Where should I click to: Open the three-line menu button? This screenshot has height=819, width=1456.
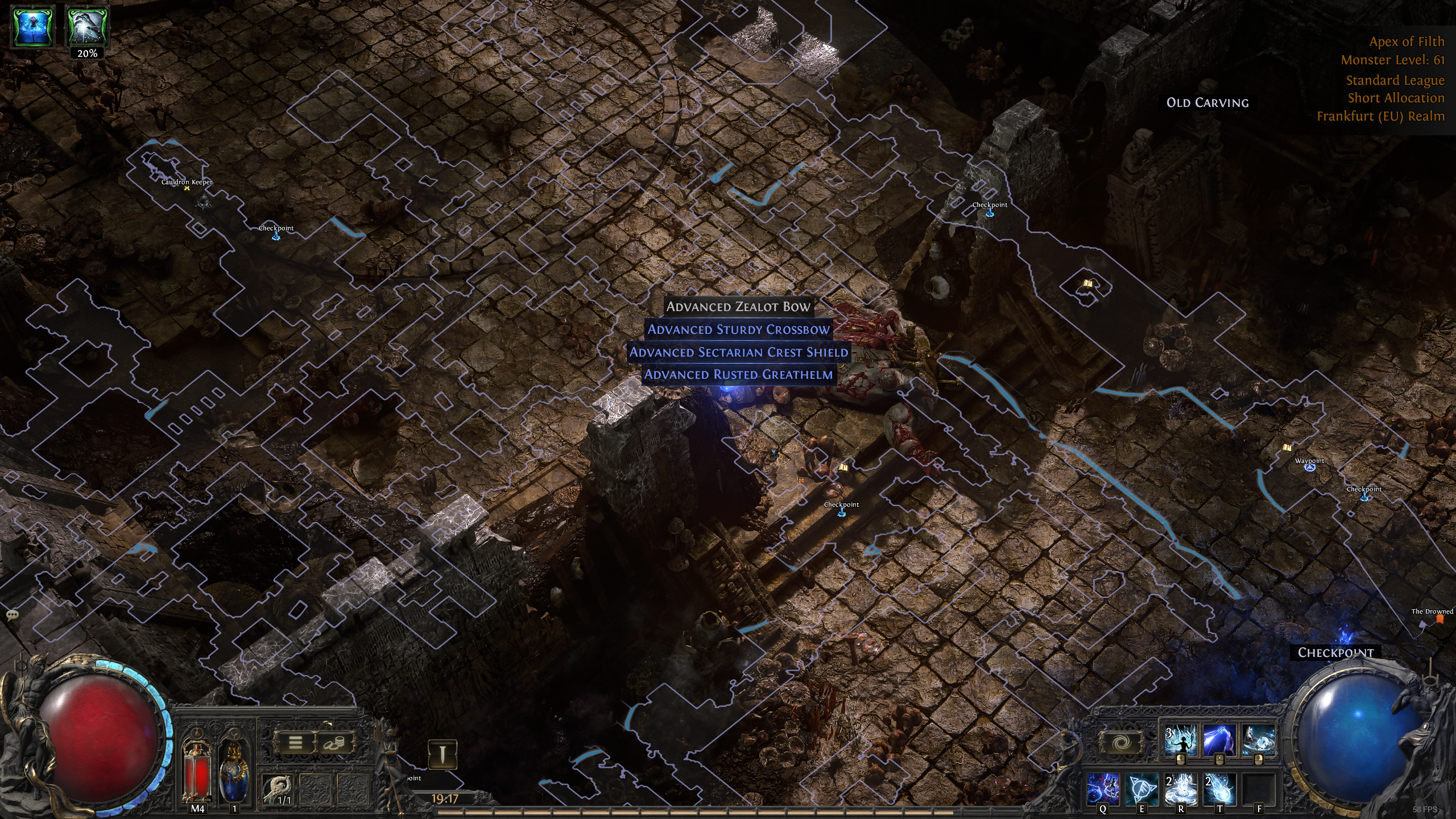[295, 742]
